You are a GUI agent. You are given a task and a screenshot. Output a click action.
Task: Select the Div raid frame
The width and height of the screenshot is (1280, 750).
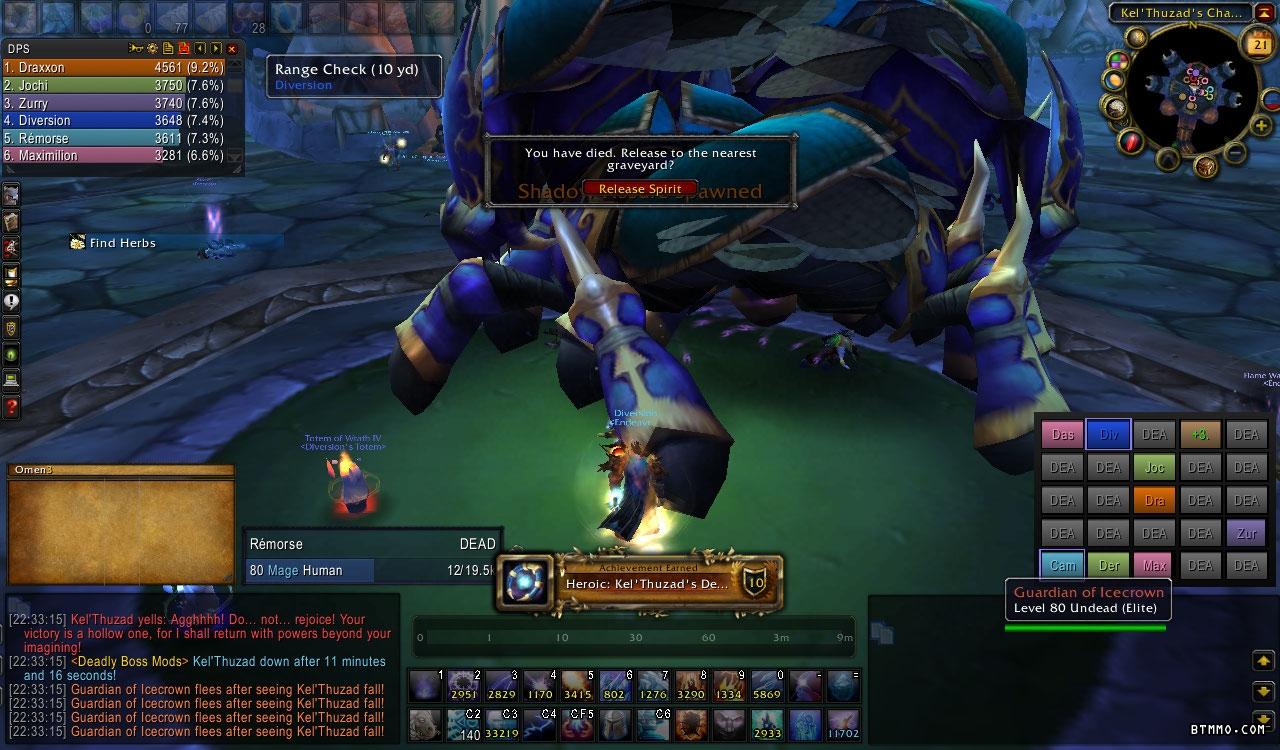click(1108, 435)
